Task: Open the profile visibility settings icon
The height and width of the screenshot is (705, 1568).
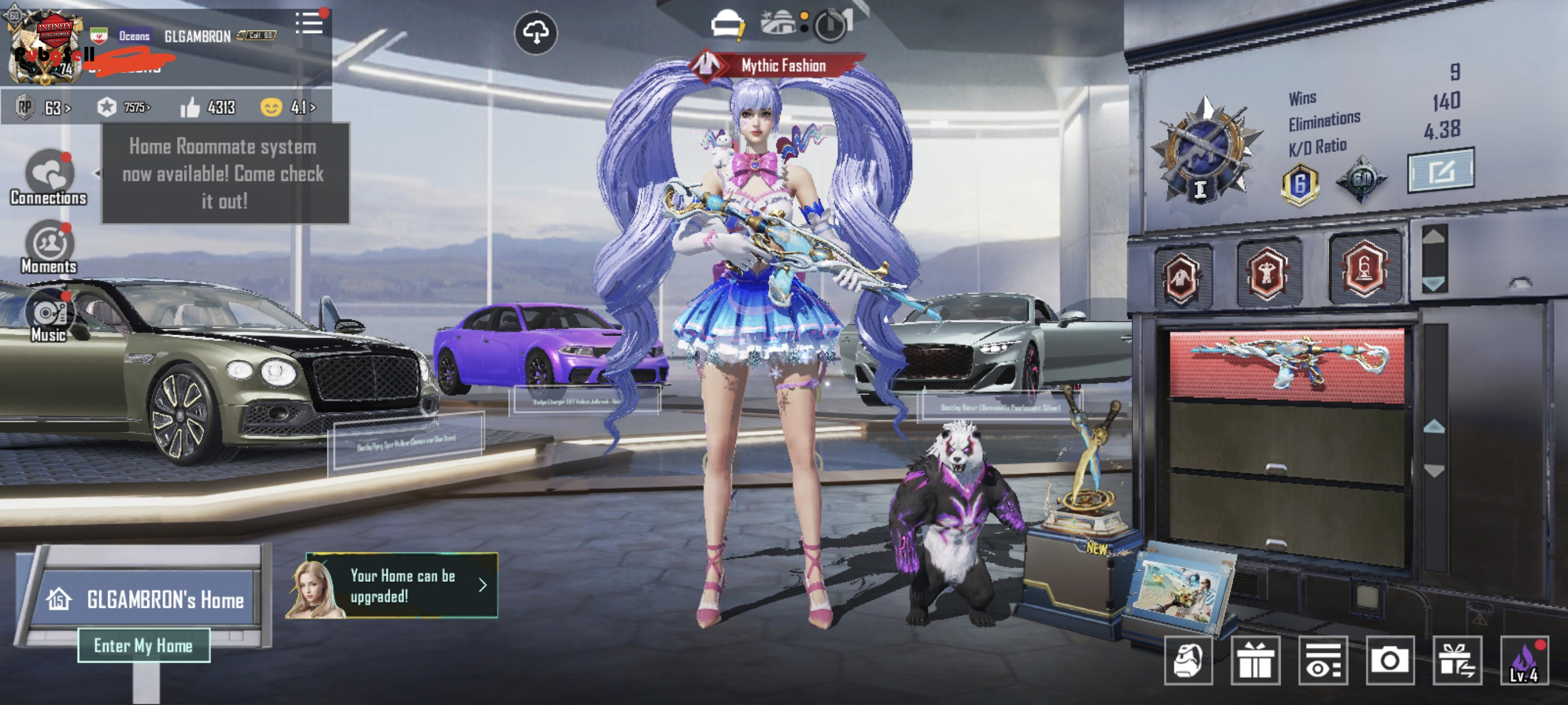Action: (1323, 661)
